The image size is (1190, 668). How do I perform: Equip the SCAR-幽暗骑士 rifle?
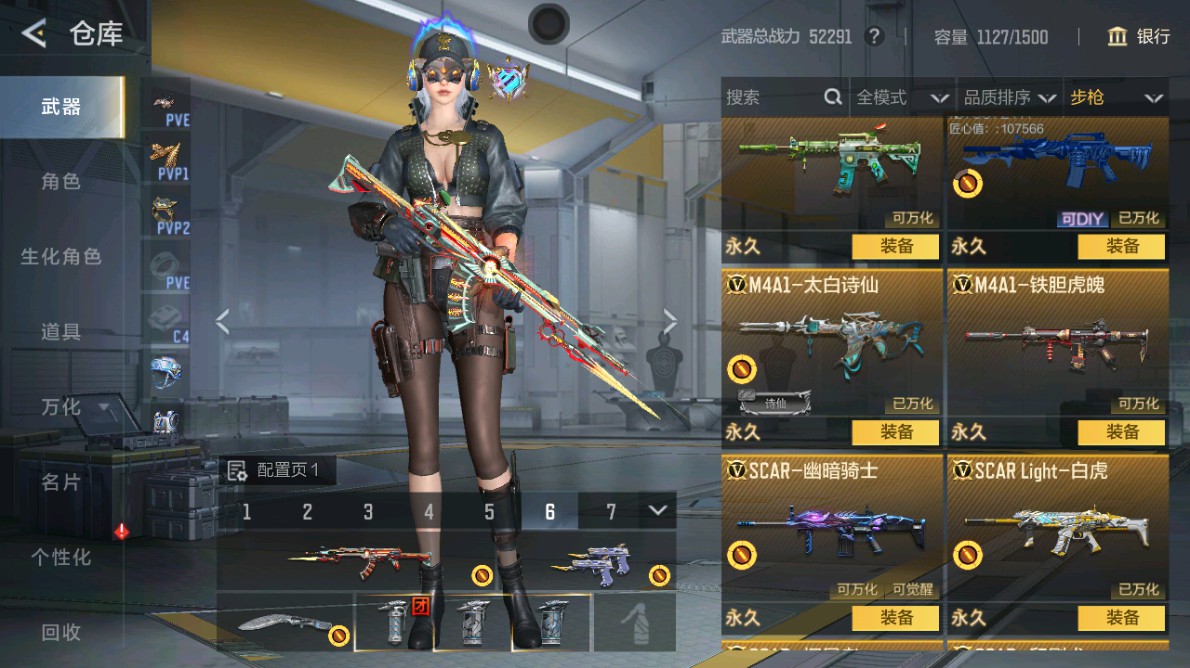coord(896,618)
